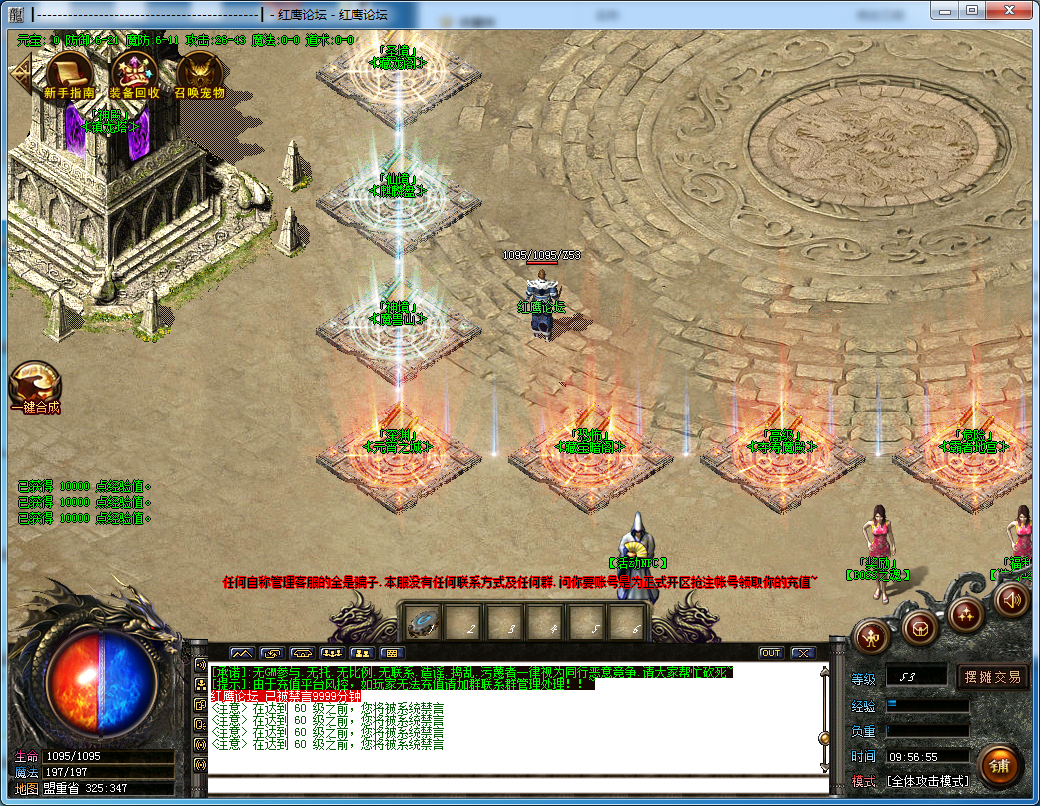Image resolution: width=1040 pixels, height=806 pixels.
Task: Activate the 一键合成 one-click synthesis button
Action: point(35,386)
